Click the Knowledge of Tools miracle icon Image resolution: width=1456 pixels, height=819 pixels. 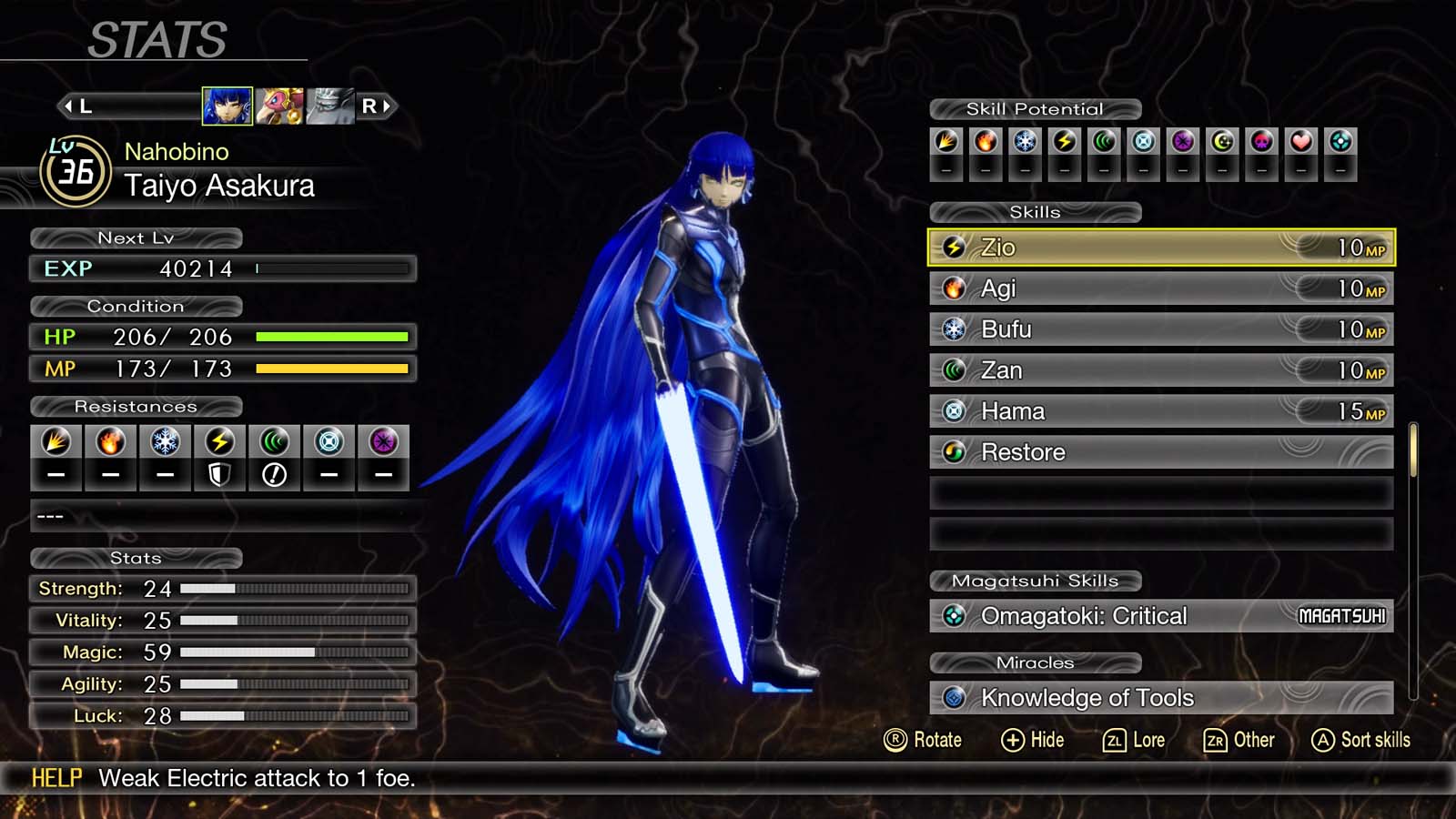[952, 698]
